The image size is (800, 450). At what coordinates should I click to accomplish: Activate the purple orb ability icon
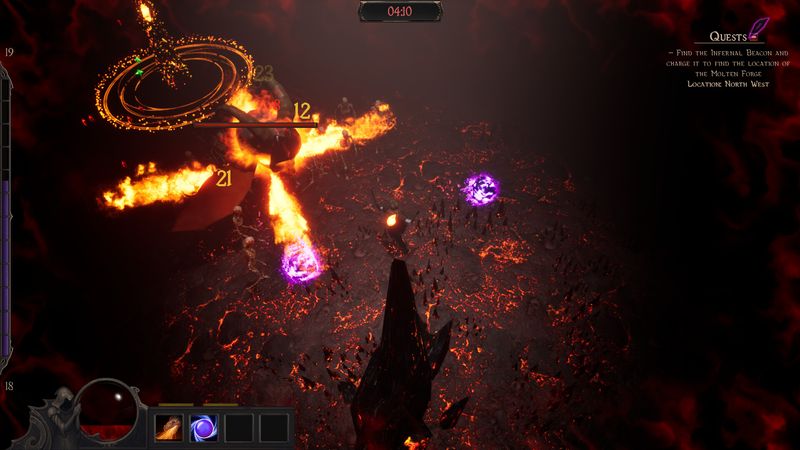pos(204,428)
